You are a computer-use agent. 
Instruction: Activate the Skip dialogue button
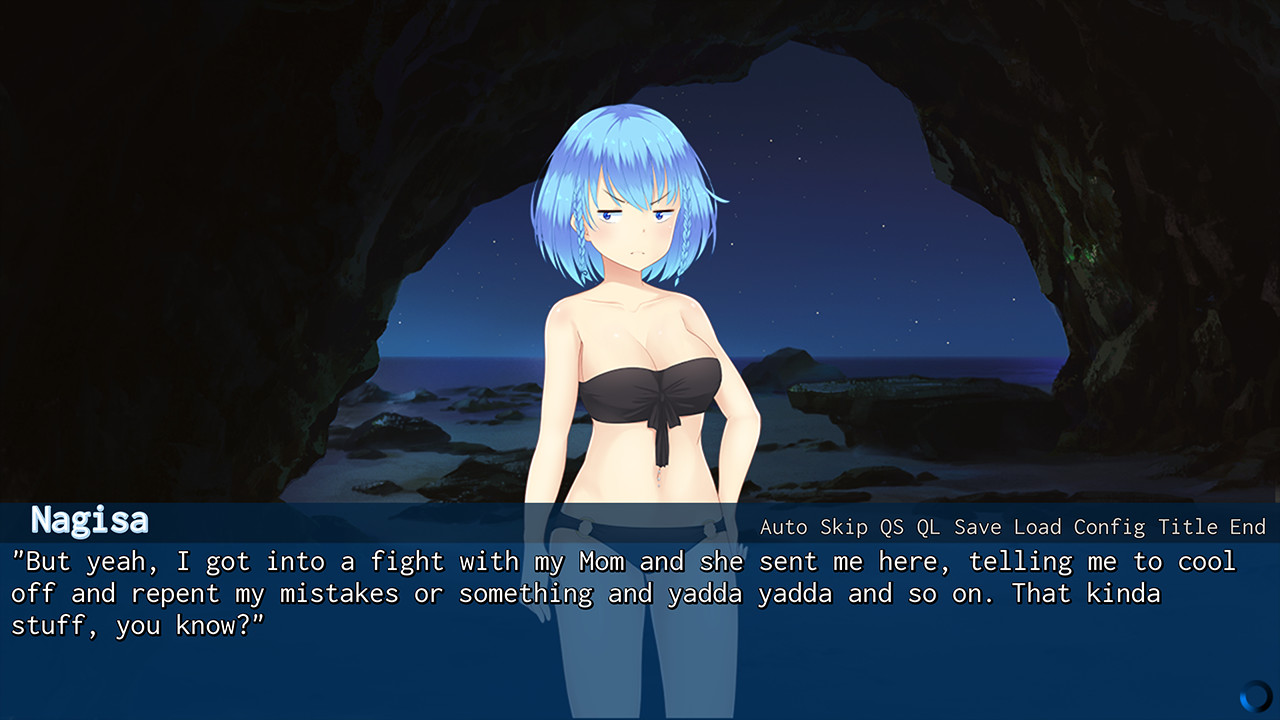844,527
